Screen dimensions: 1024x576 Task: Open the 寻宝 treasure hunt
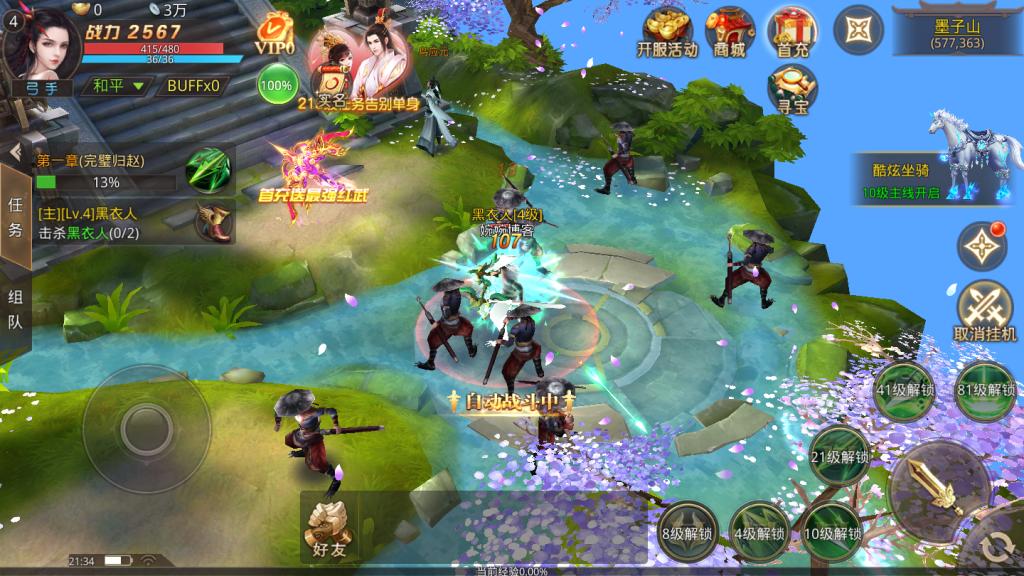tap(792, 89)
